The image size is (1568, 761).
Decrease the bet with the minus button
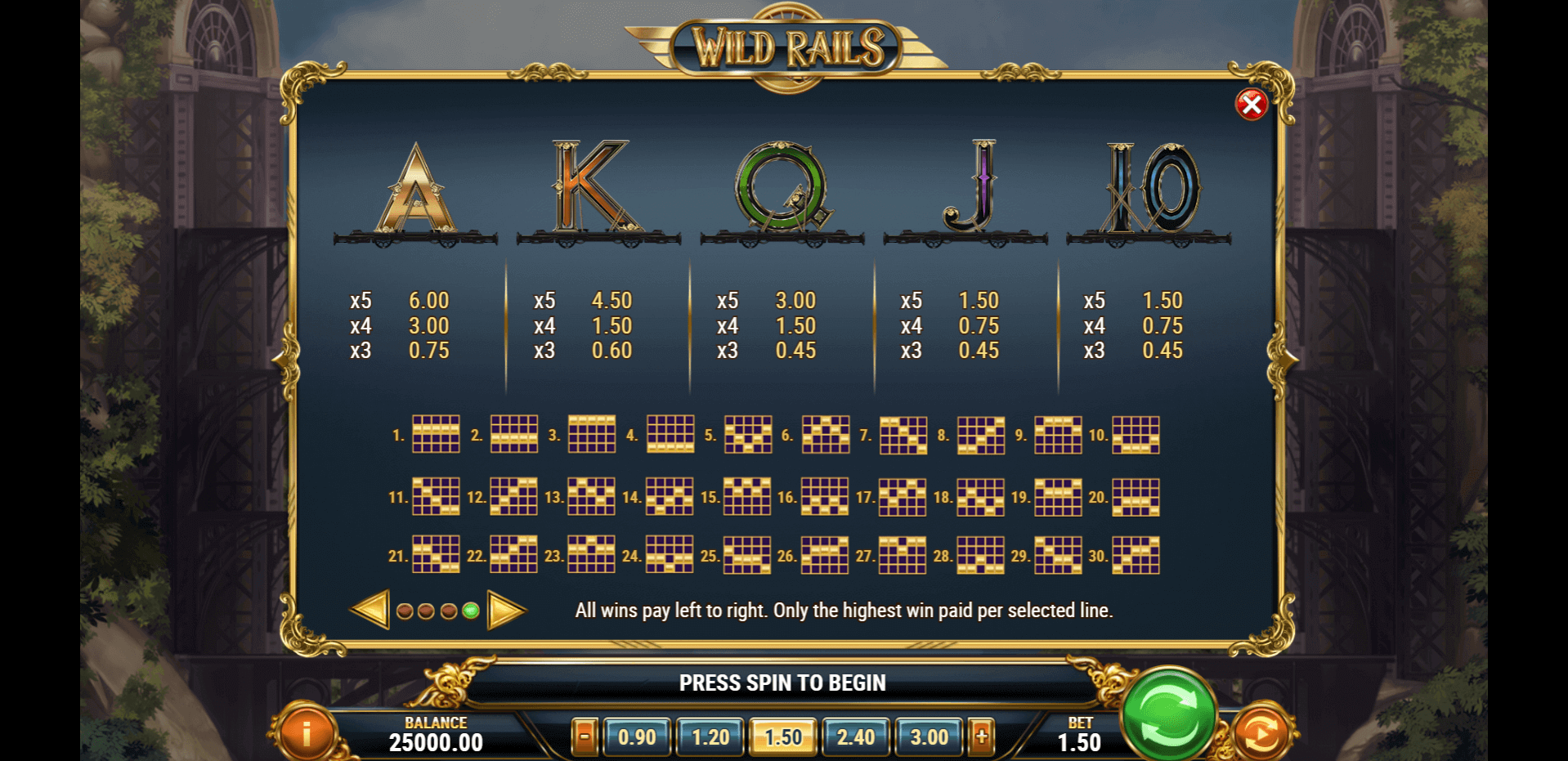[x=584, y=736]
